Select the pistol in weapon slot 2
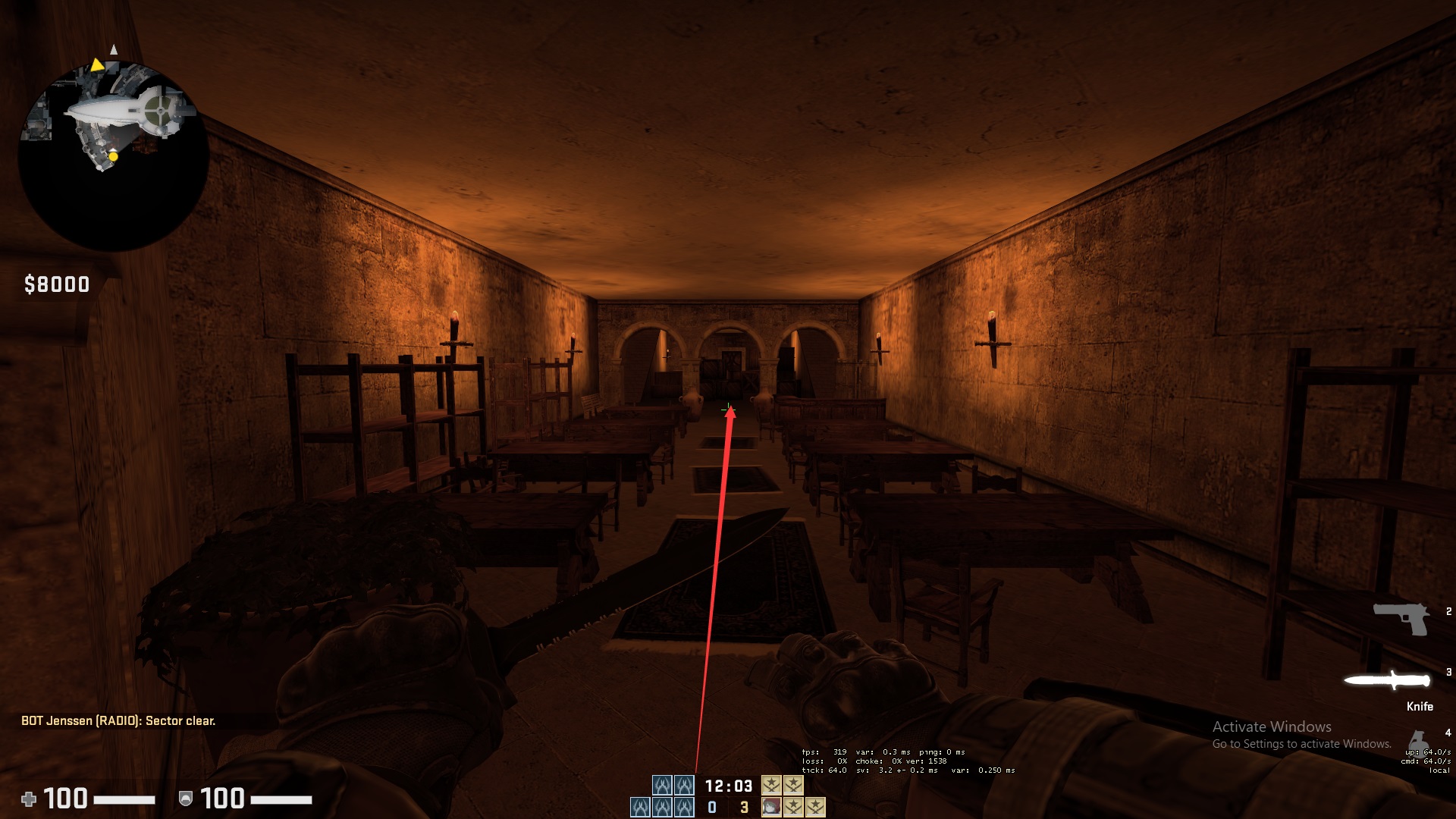The image size is (1456, 819). point(1401,619)
